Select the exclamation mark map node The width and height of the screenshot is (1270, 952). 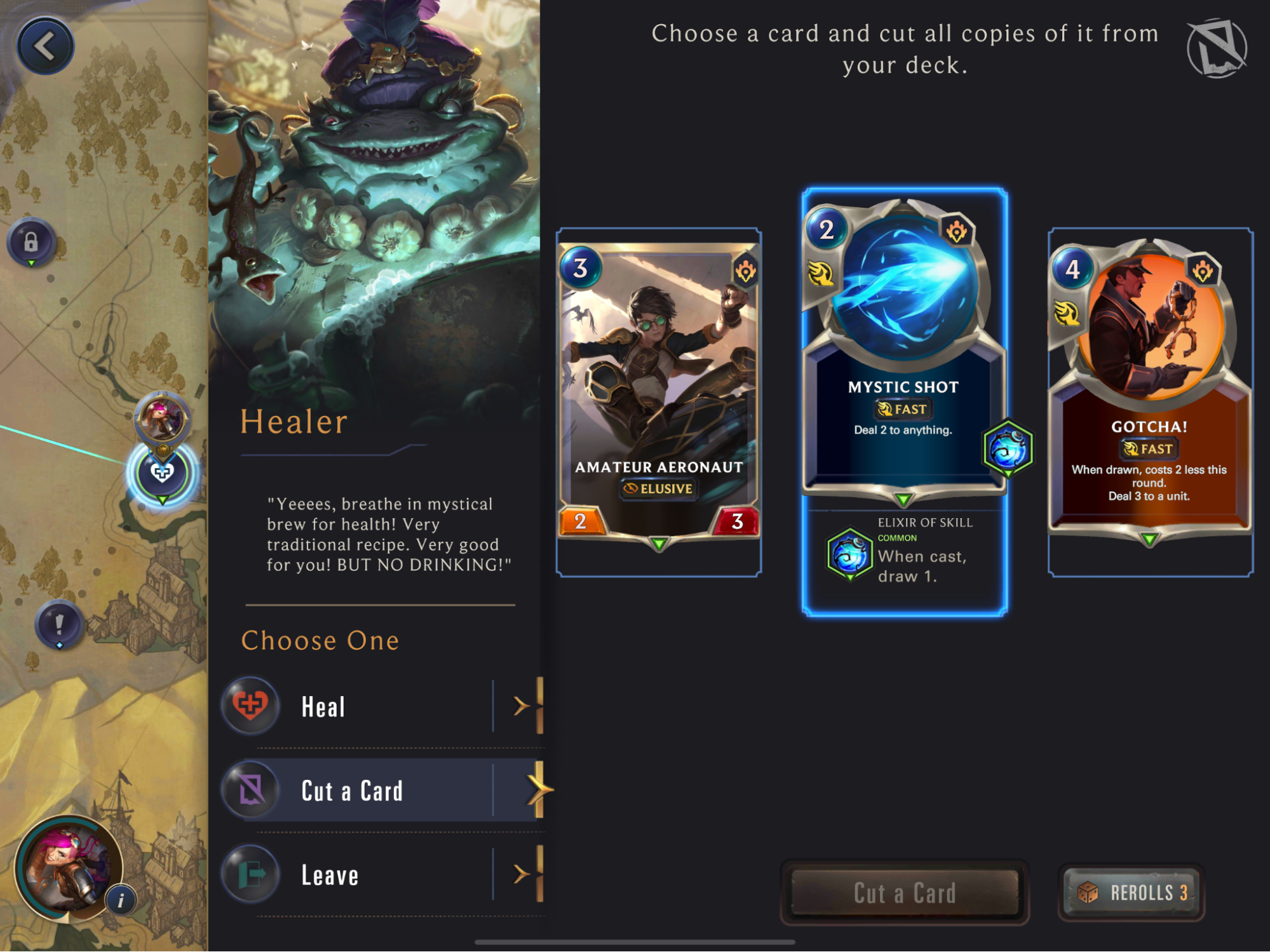point(59,624)
